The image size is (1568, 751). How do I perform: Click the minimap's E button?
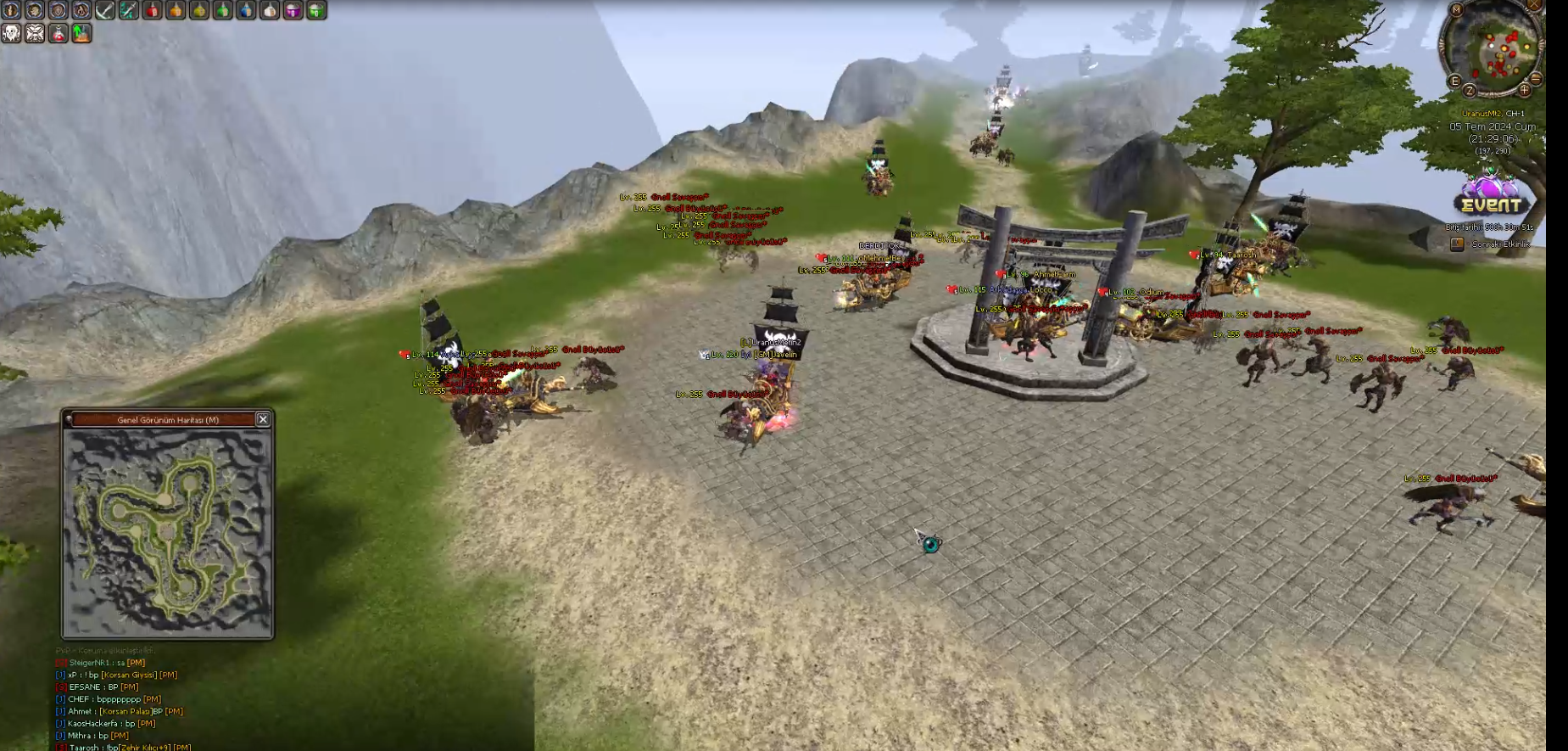click(1454, 81)
